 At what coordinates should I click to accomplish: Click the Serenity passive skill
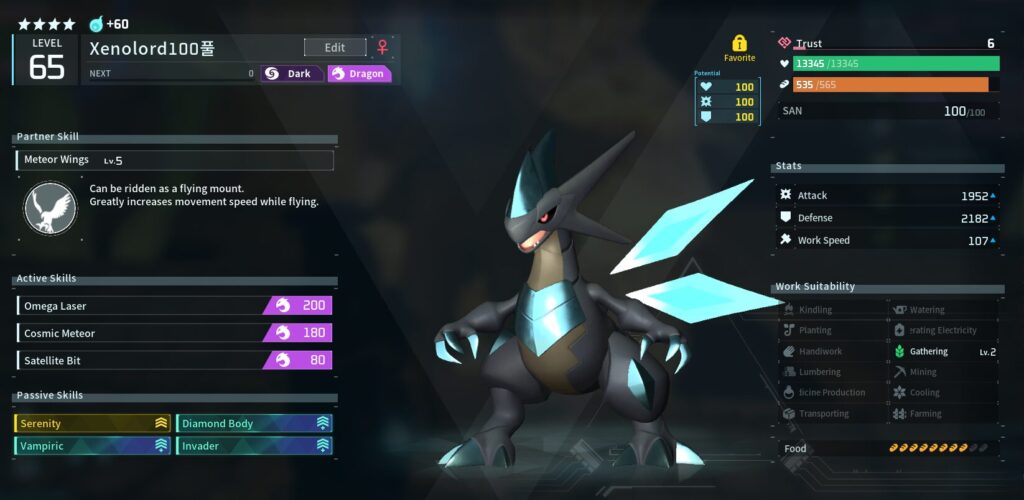click(92, 423)
